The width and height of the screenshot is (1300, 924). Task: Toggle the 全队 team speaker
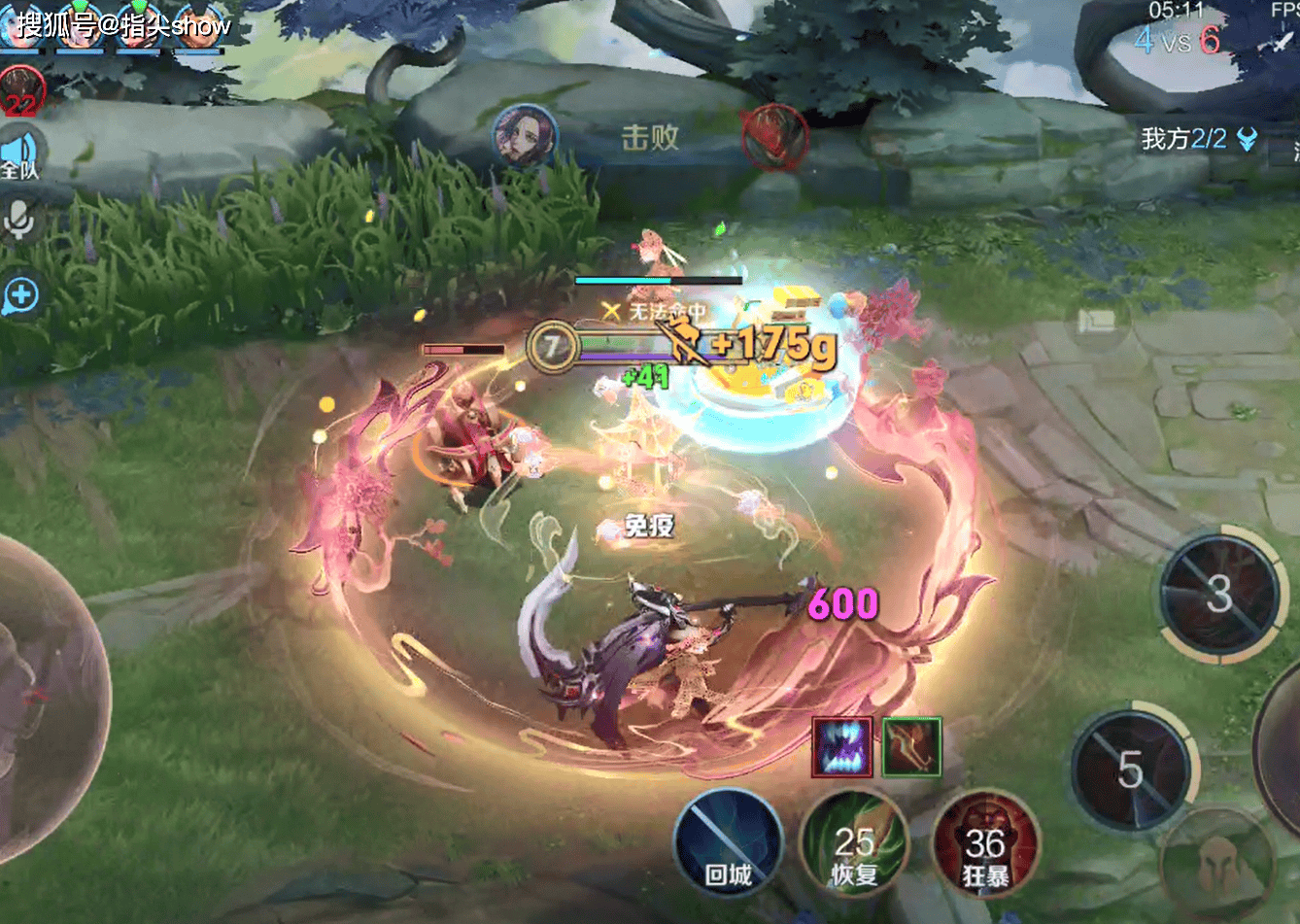(19, 155)
